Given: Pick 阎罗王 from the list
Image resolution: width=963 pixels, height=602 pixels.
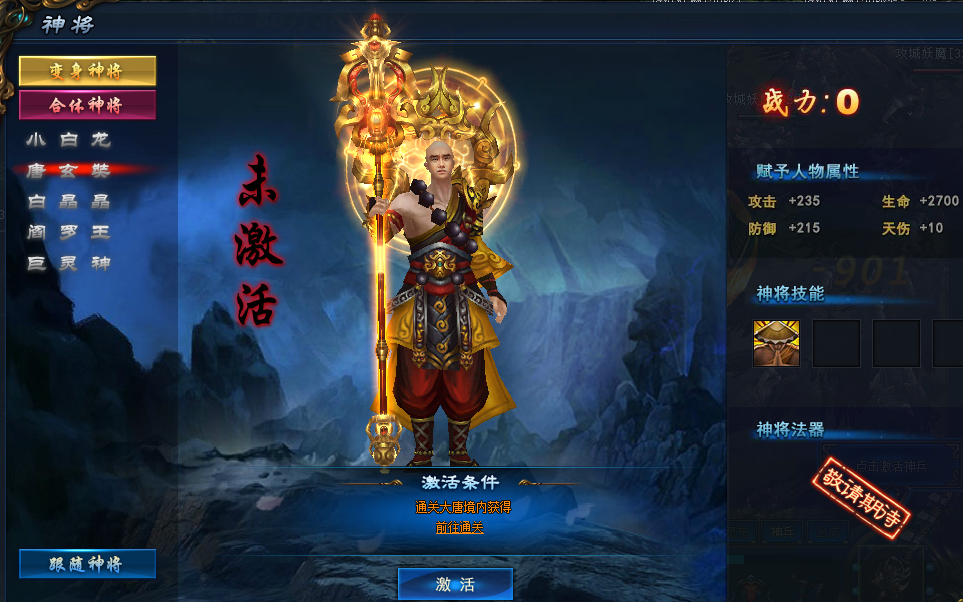Looking at the screenshot, I should point(68,232).
